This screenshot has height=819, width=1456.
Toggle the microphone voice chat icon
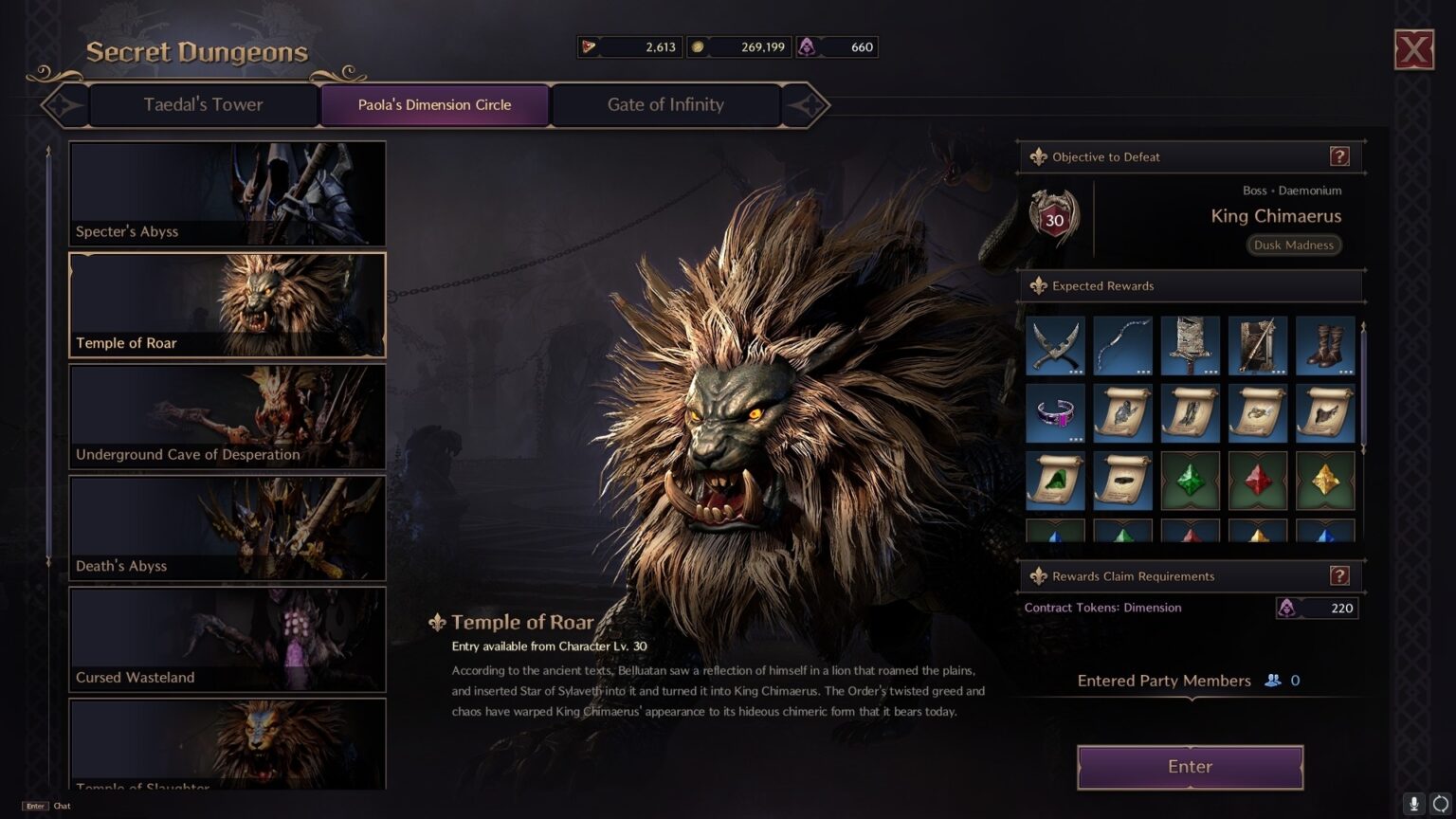(1412, 804)
